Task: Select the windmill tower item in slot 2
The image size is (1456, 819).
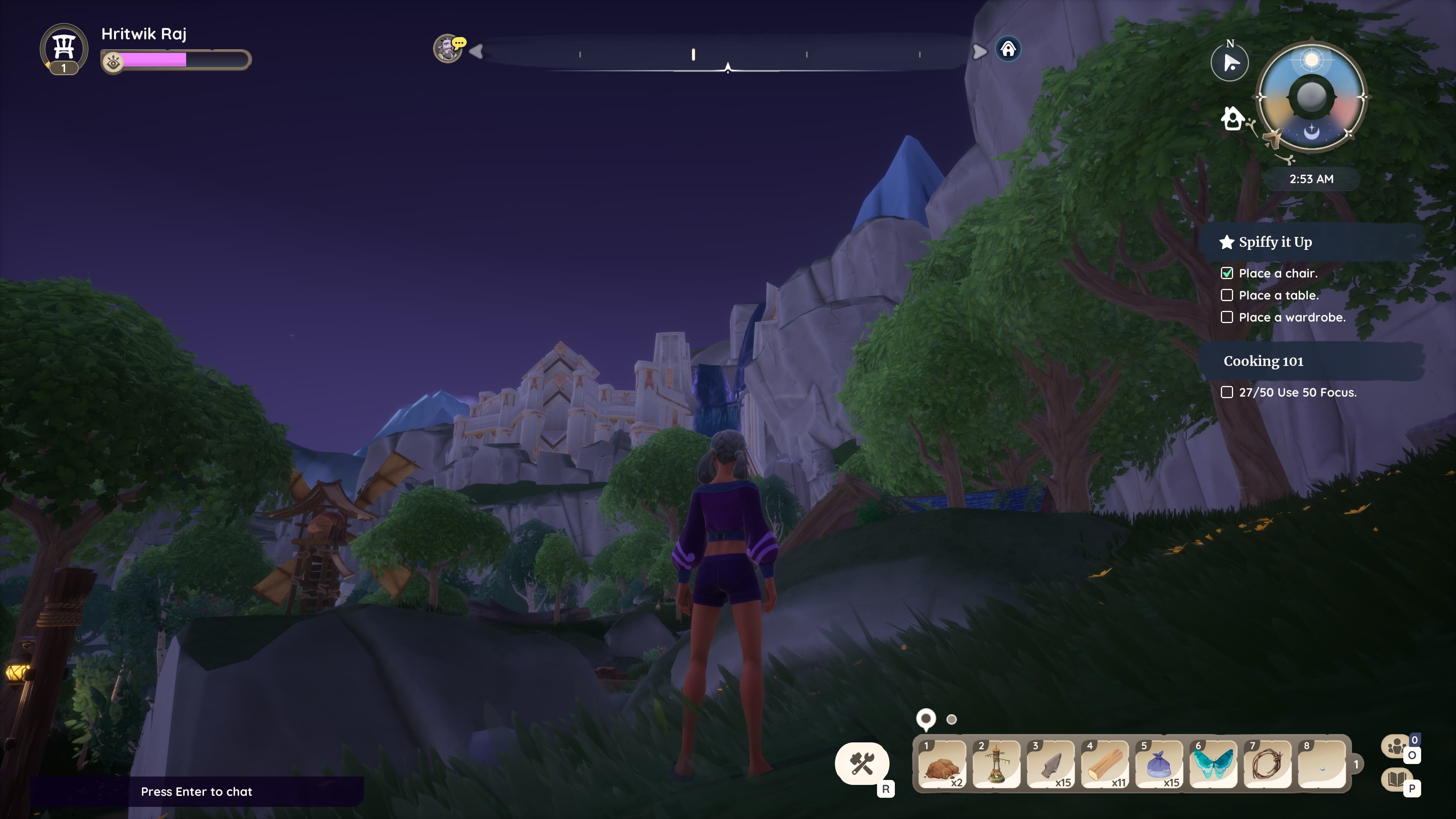Action: coord(996,764)
